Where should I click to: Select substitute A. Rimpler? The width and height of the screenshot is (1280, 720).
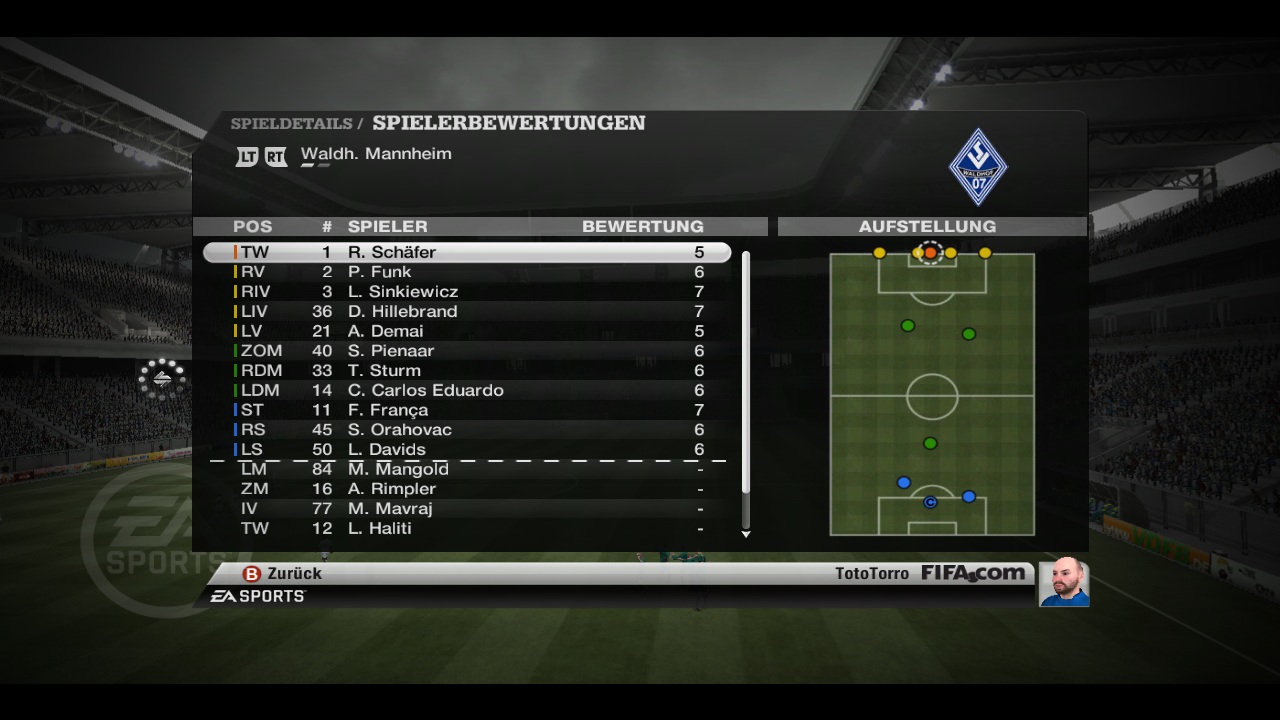(467, 489)
